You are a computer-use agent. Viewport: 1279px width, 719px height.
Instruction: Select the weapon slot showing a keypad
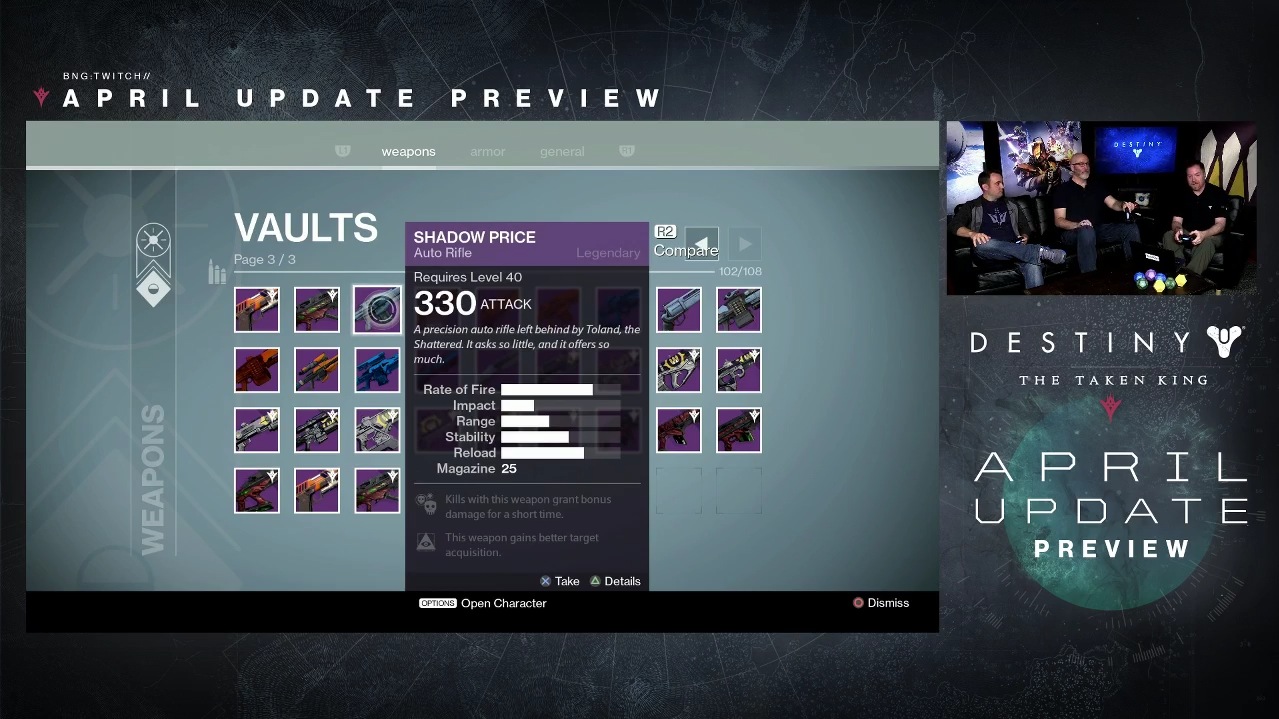[x=739, y=310]
